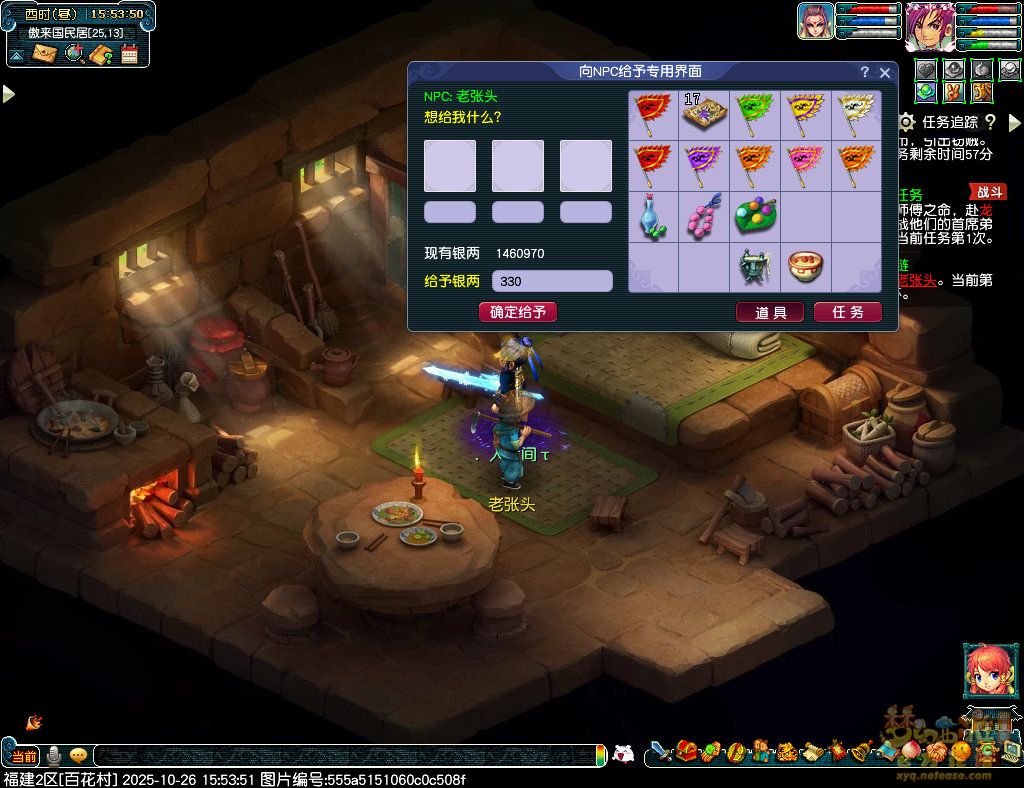Switch to the 道具 items tab
This screenshot has width=1024, height=788.
point(770,312)
